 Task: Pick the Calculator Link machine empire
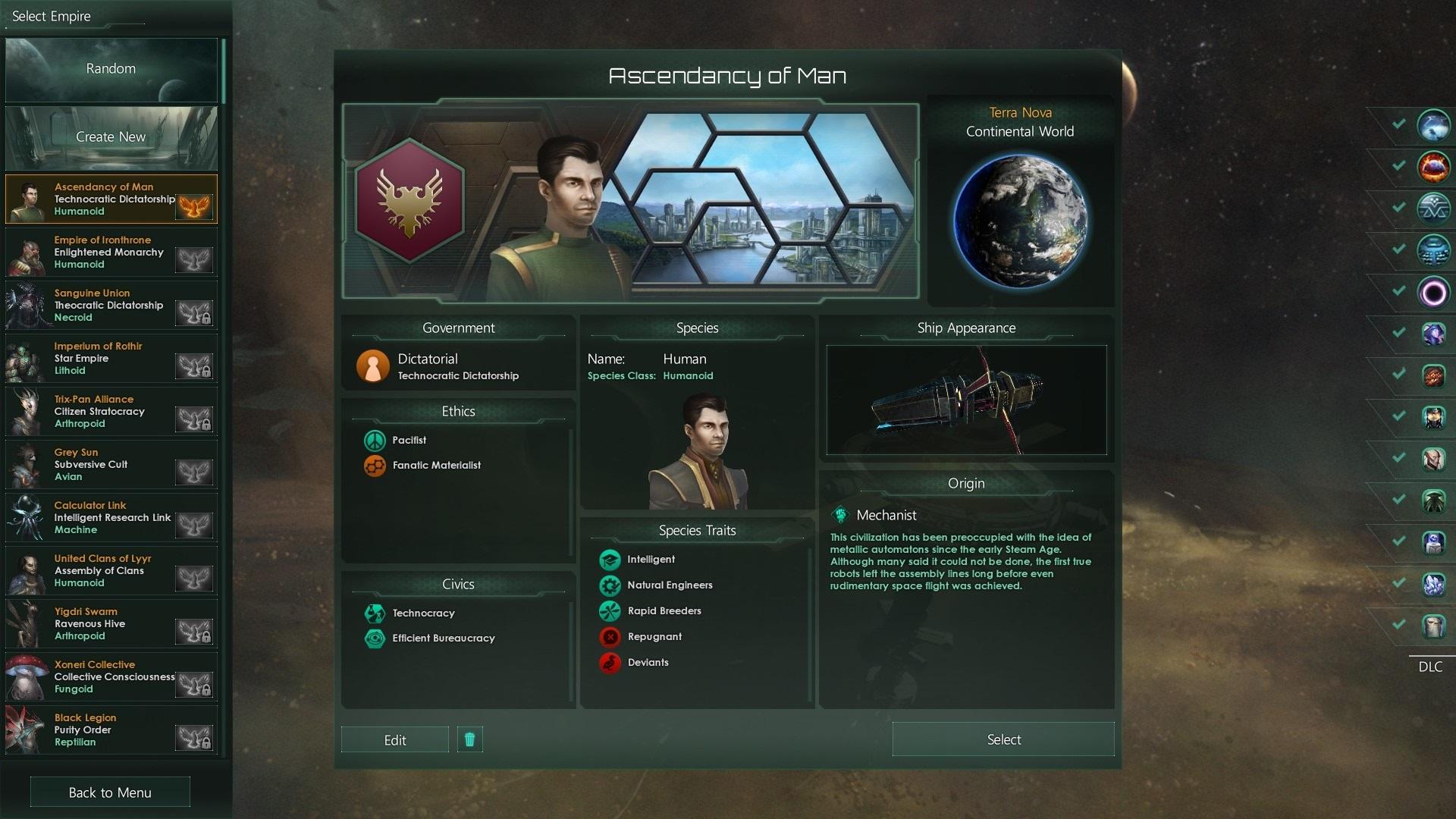(111, 517)
